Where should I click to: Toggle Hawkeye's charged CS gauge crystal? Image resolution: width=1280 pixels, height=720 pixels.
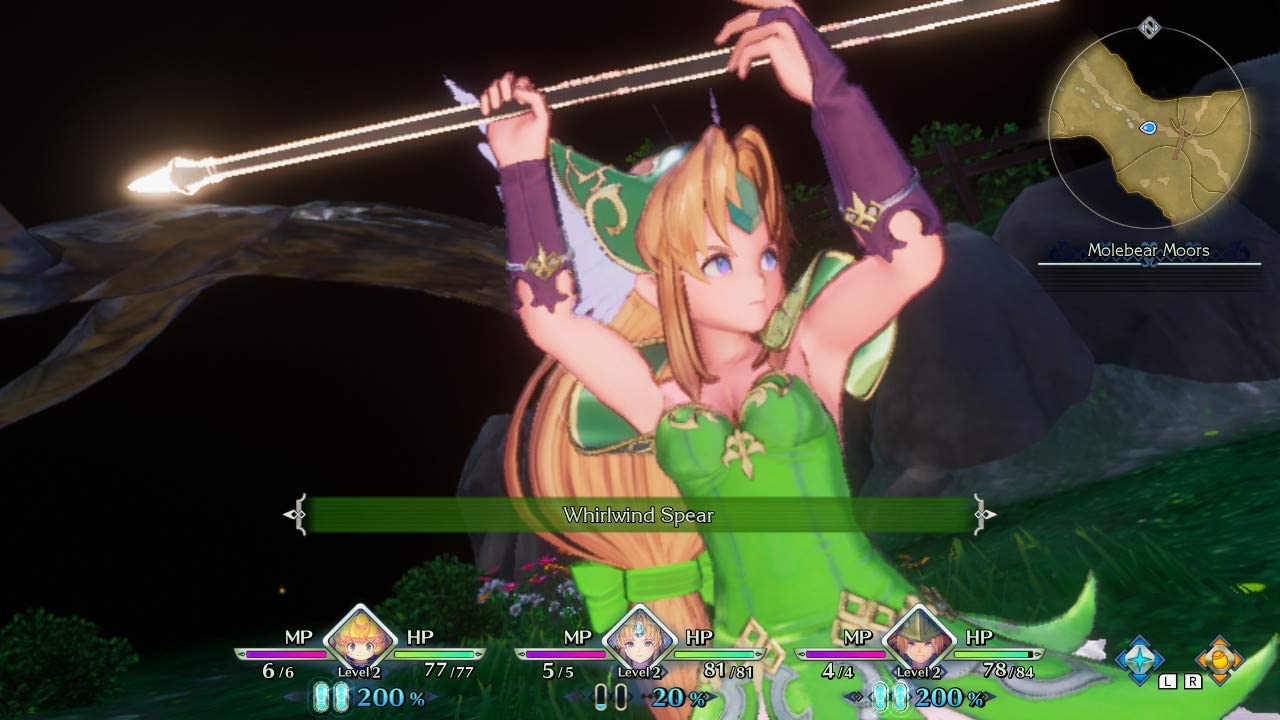point(881,695)
